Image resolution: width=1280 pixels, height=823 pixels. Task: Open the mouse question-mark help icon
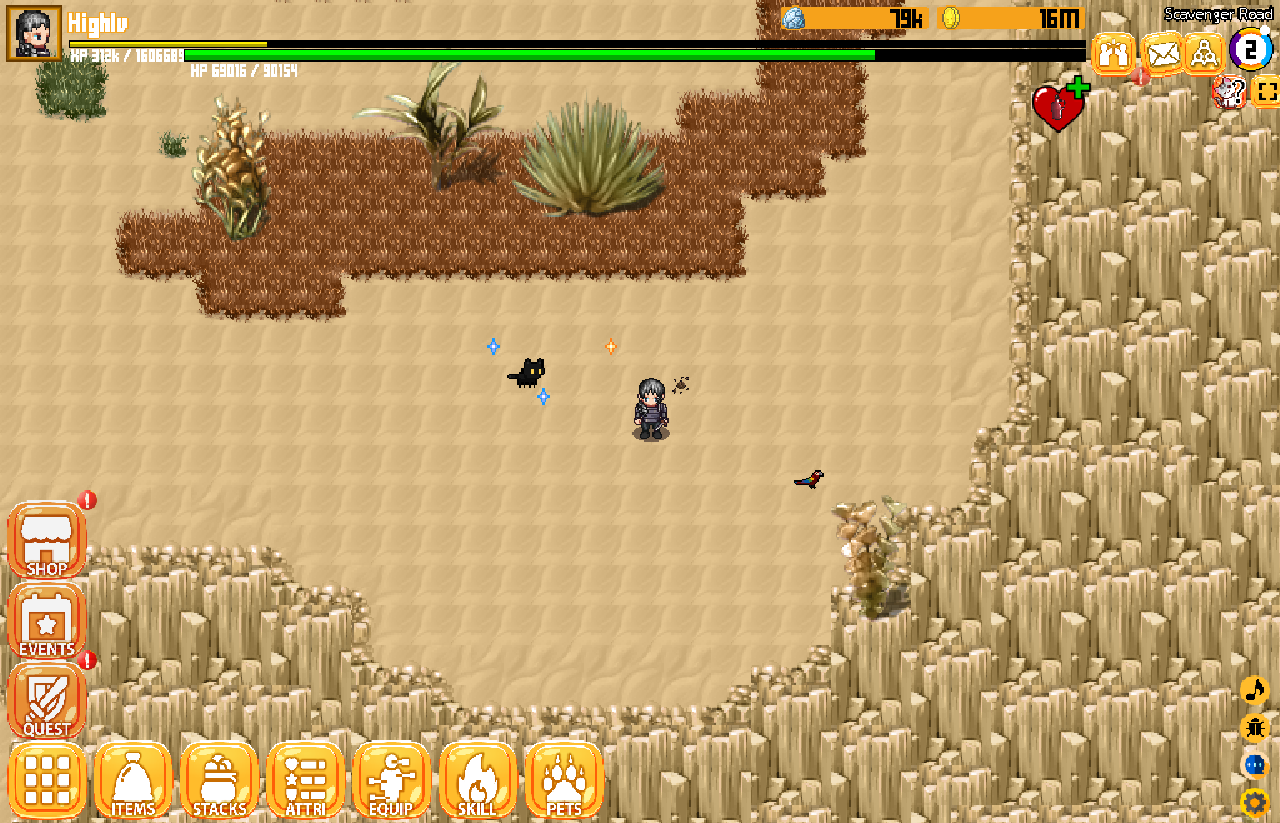pos(1228,93)
